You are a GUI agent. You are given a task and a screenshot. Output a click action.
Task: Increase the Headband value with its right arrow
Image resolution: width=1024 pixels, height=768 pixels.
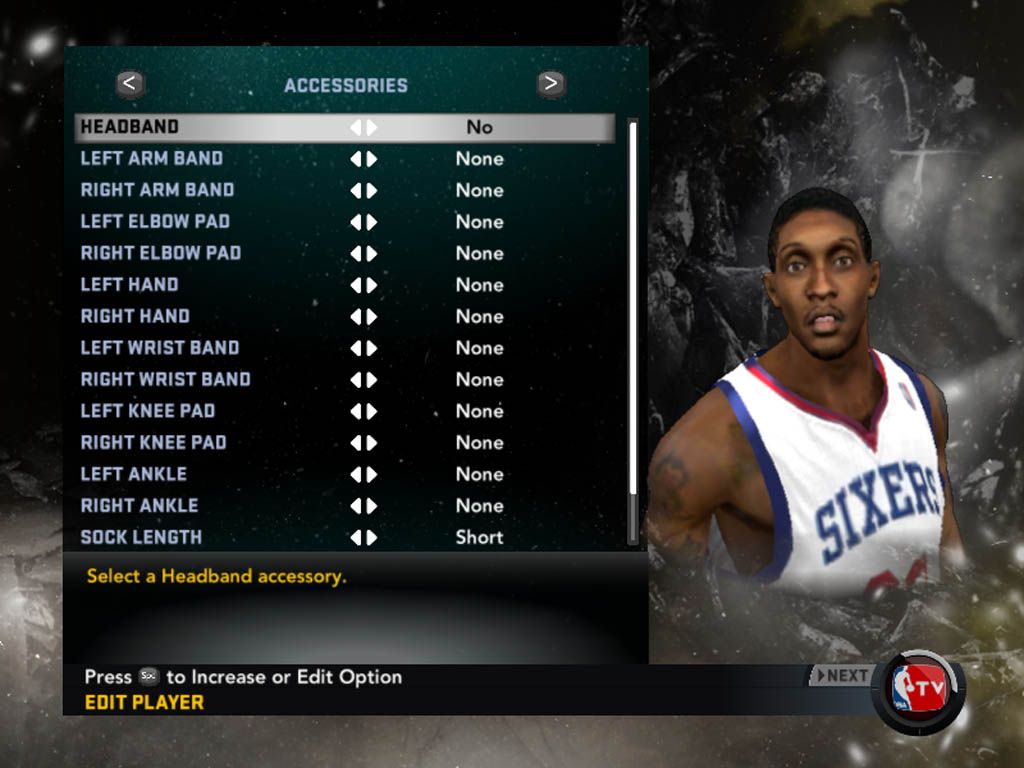[x=372, y=127]
